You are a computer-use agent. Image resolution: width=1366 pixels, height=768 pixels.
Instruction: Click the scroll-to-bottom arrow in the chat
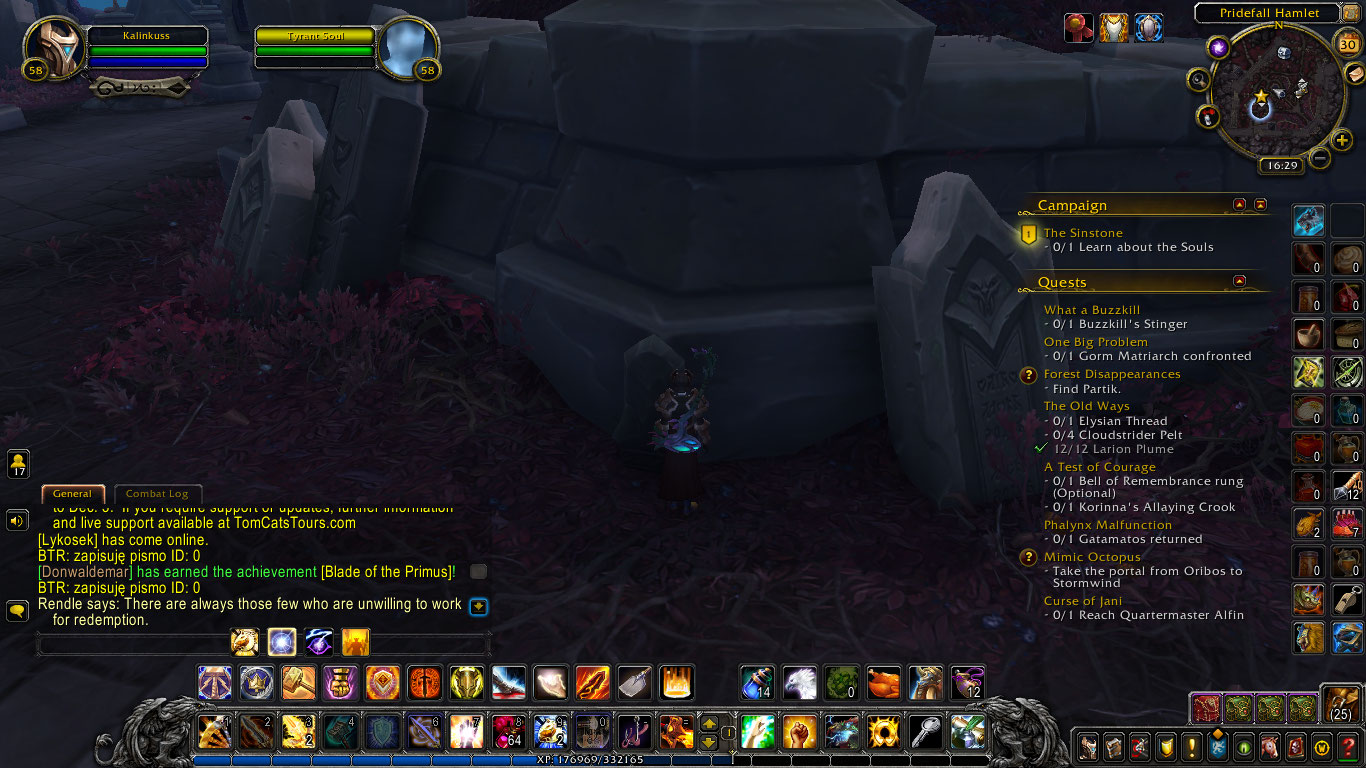[478, 608]
